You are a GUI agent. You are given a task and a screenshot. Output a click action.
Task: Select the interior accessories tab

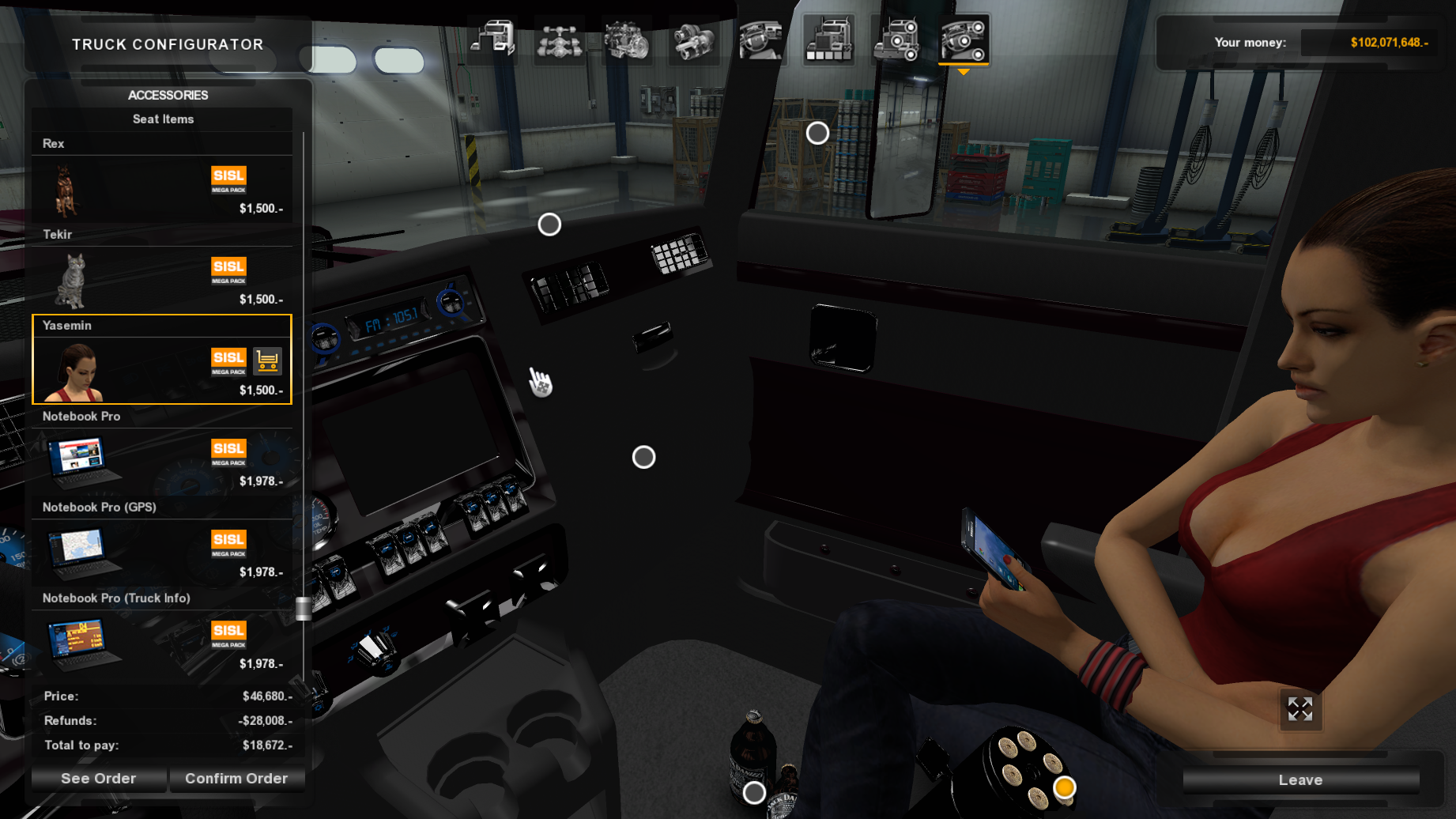point(964,40)
